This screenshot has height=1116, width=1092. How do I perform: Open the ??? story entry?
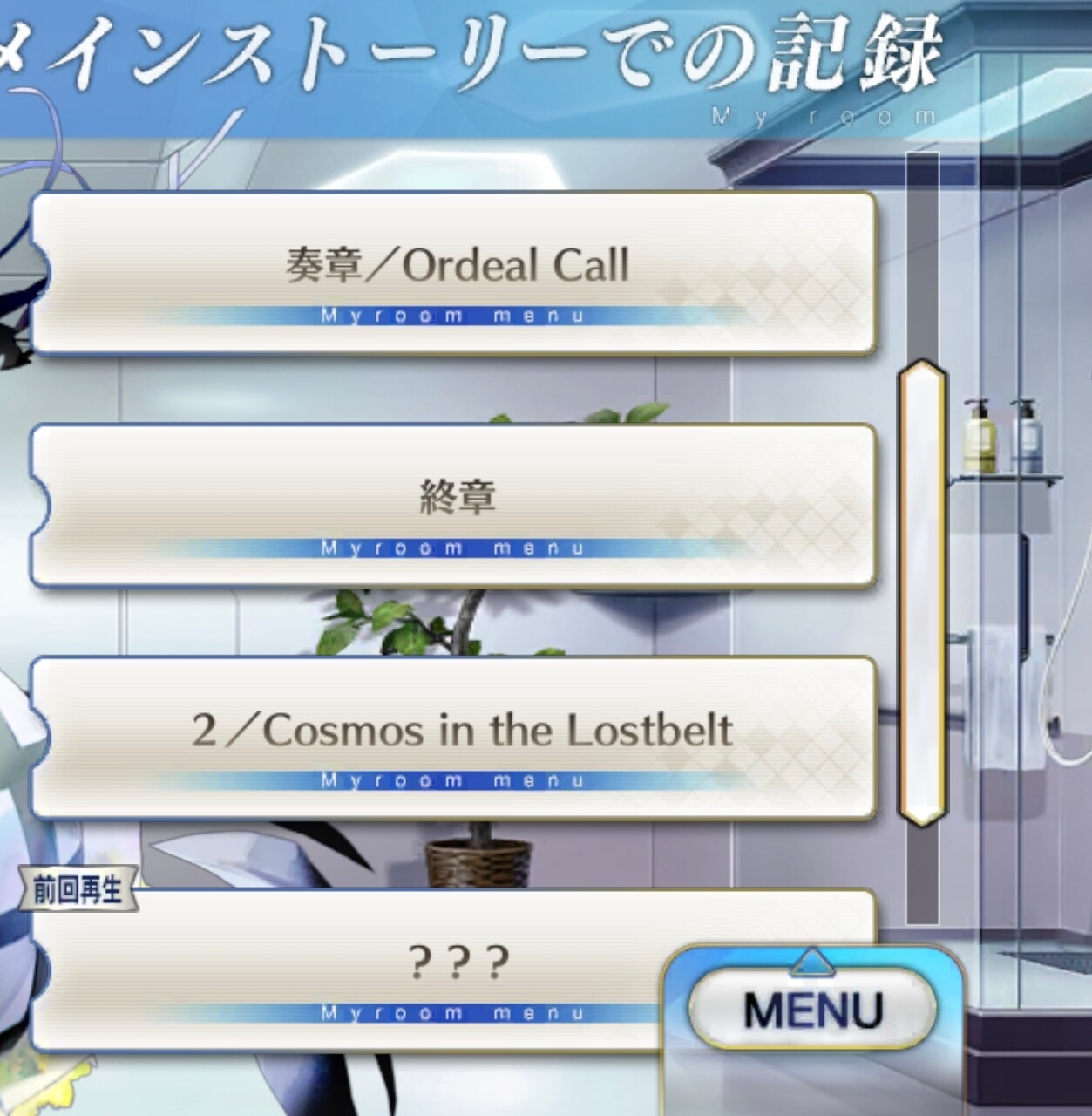pyautogui.click(x=349, y=968)
